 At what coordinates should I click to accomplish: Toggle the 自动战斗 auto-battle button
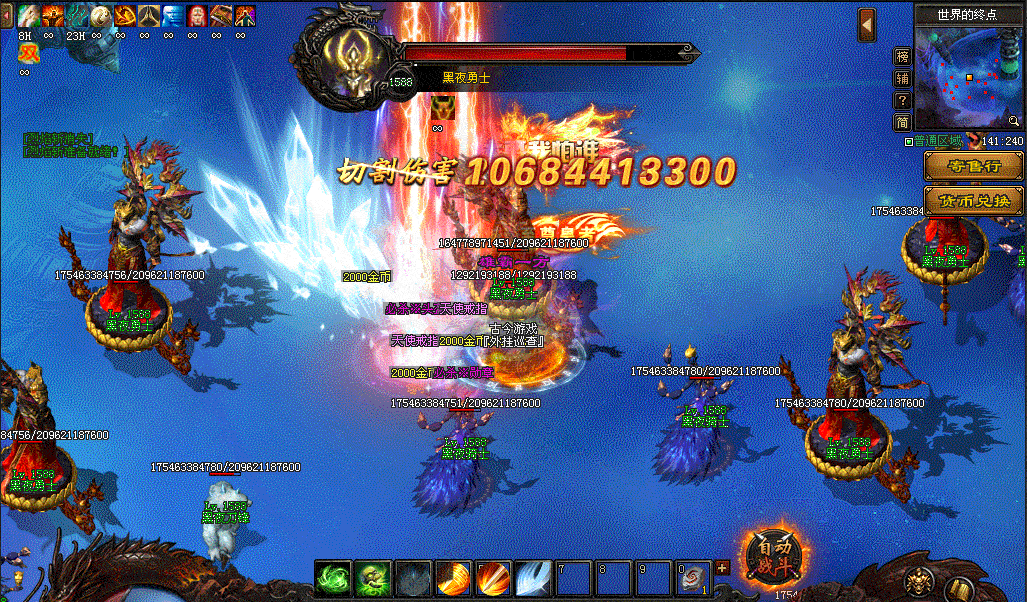774,557
